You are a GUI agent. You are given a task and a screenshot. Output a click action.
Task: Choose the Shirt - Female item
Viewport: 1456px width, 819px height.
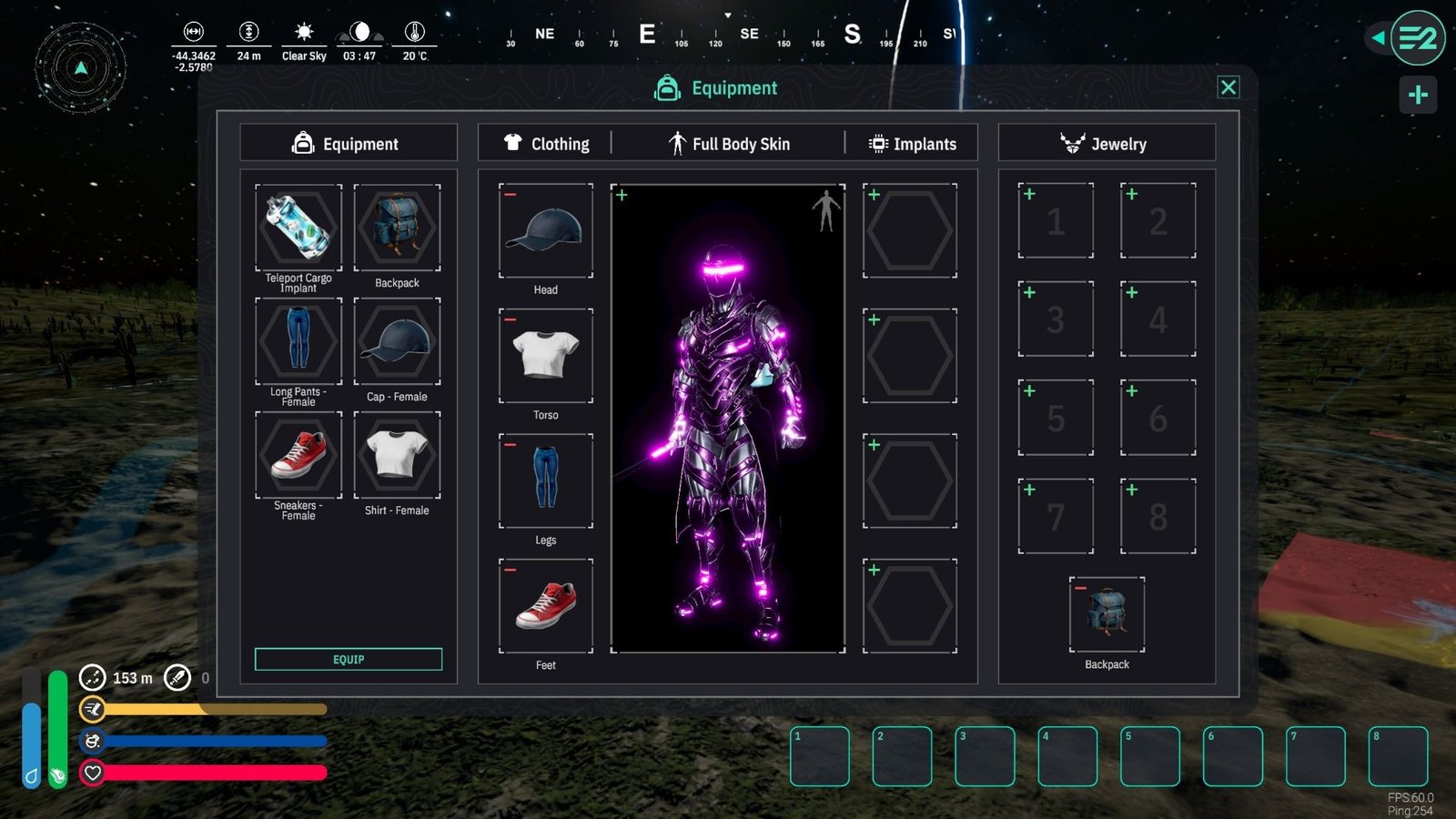click(x=397, y=455)
